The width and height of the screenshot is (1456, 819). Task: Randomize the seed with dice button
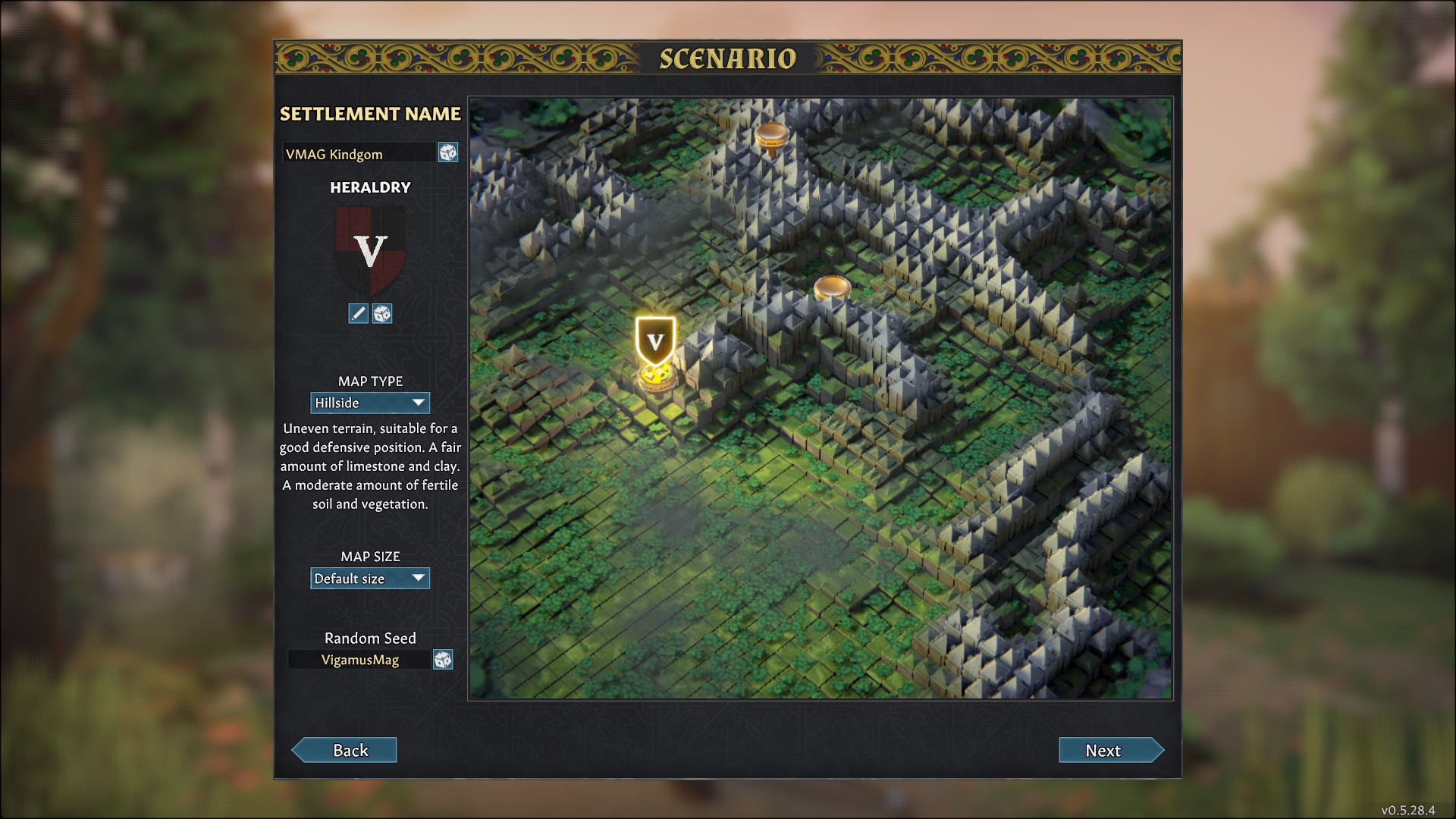443,660
